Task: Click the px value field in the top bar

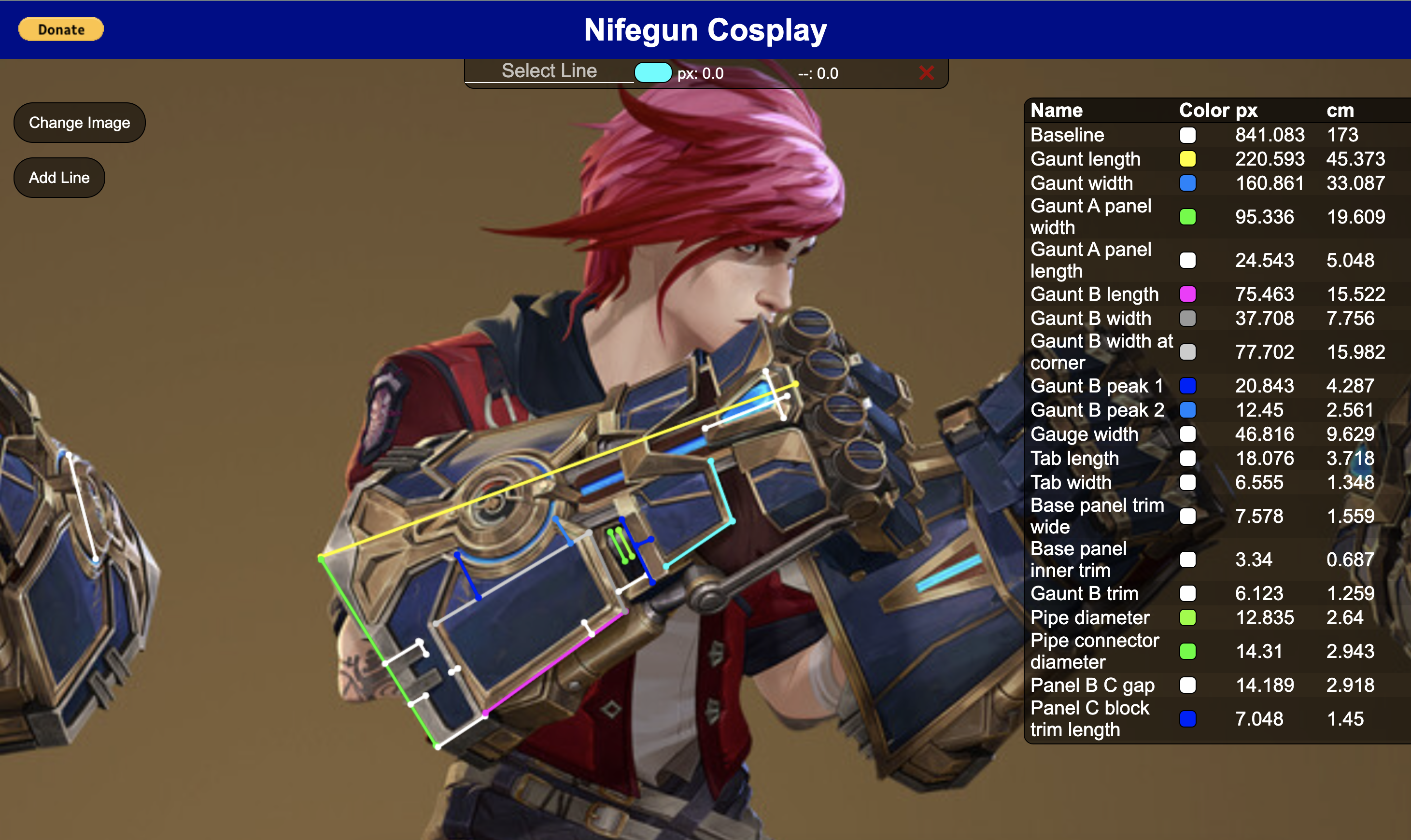Action: [702, 72]
